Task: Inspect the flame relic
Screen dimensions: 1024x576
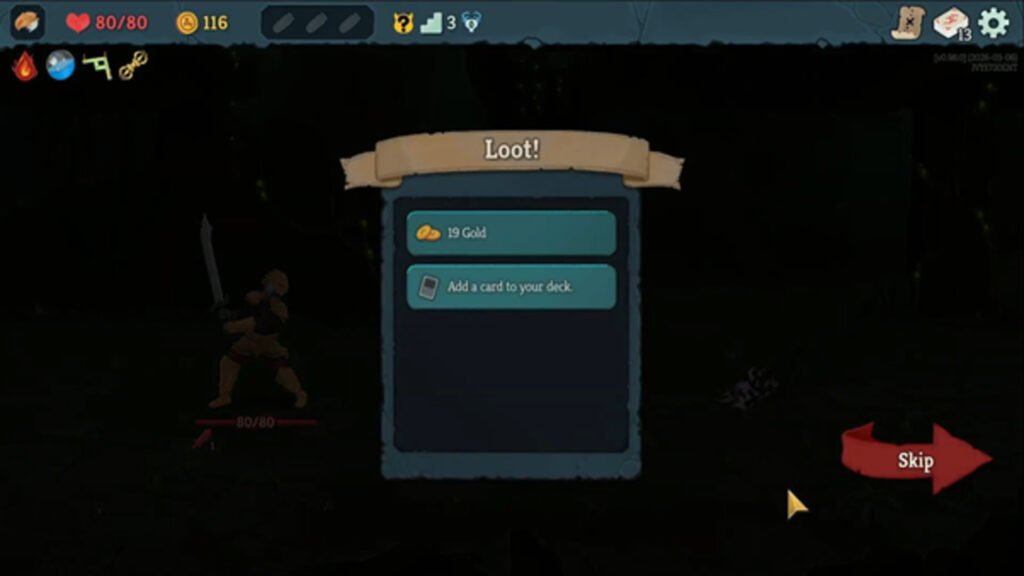Action: 25,66
